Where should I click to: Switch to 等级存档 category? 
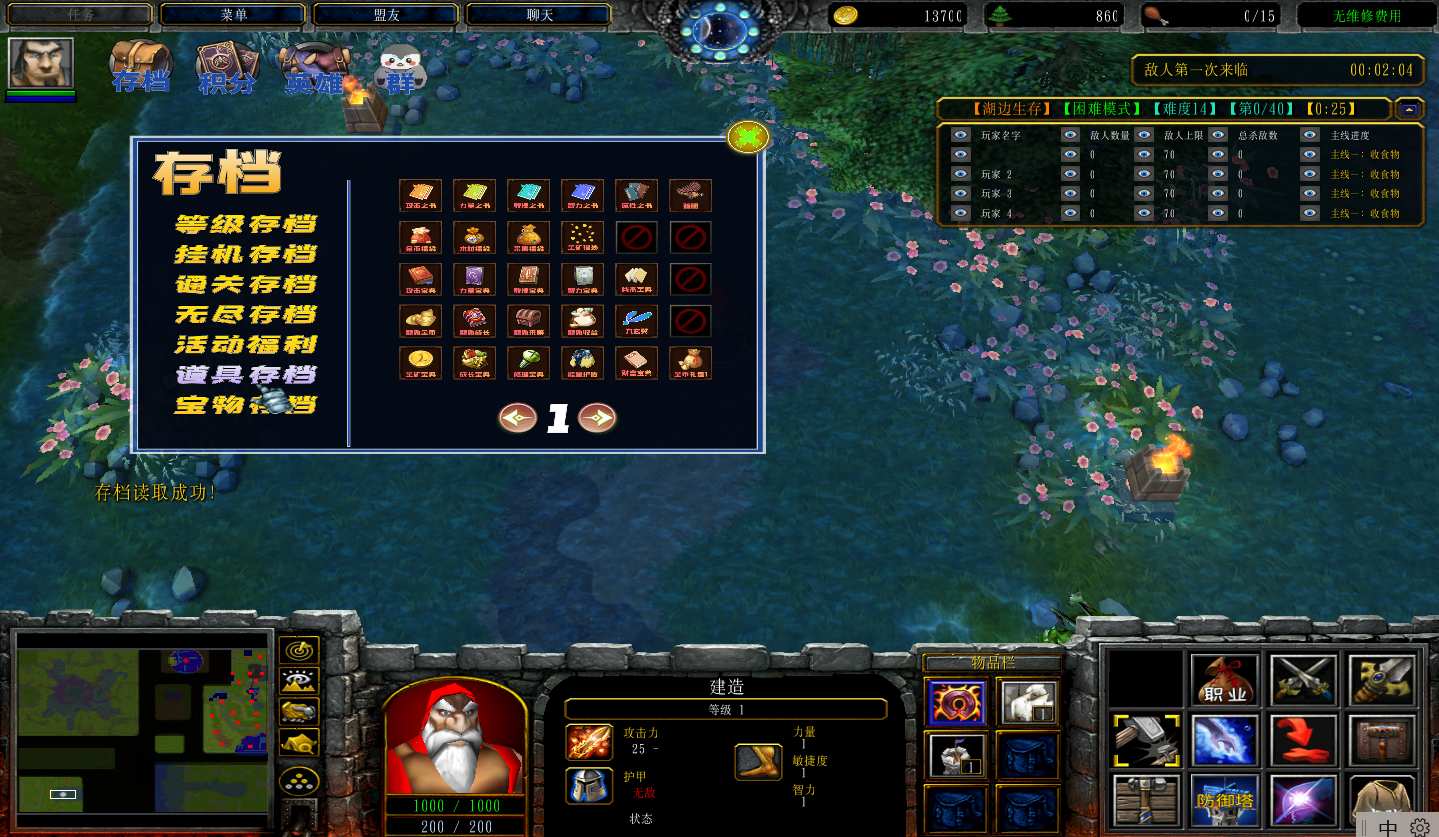click(246, 224)
